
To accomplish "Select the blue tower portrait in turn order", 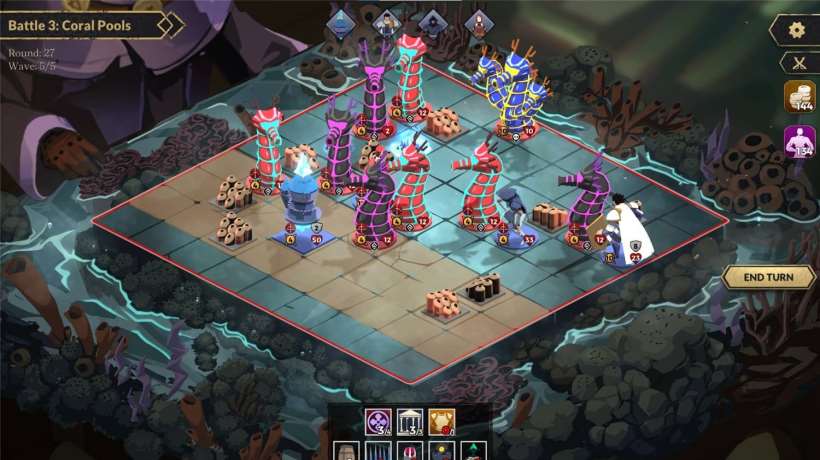I will (x=342, y=22).
